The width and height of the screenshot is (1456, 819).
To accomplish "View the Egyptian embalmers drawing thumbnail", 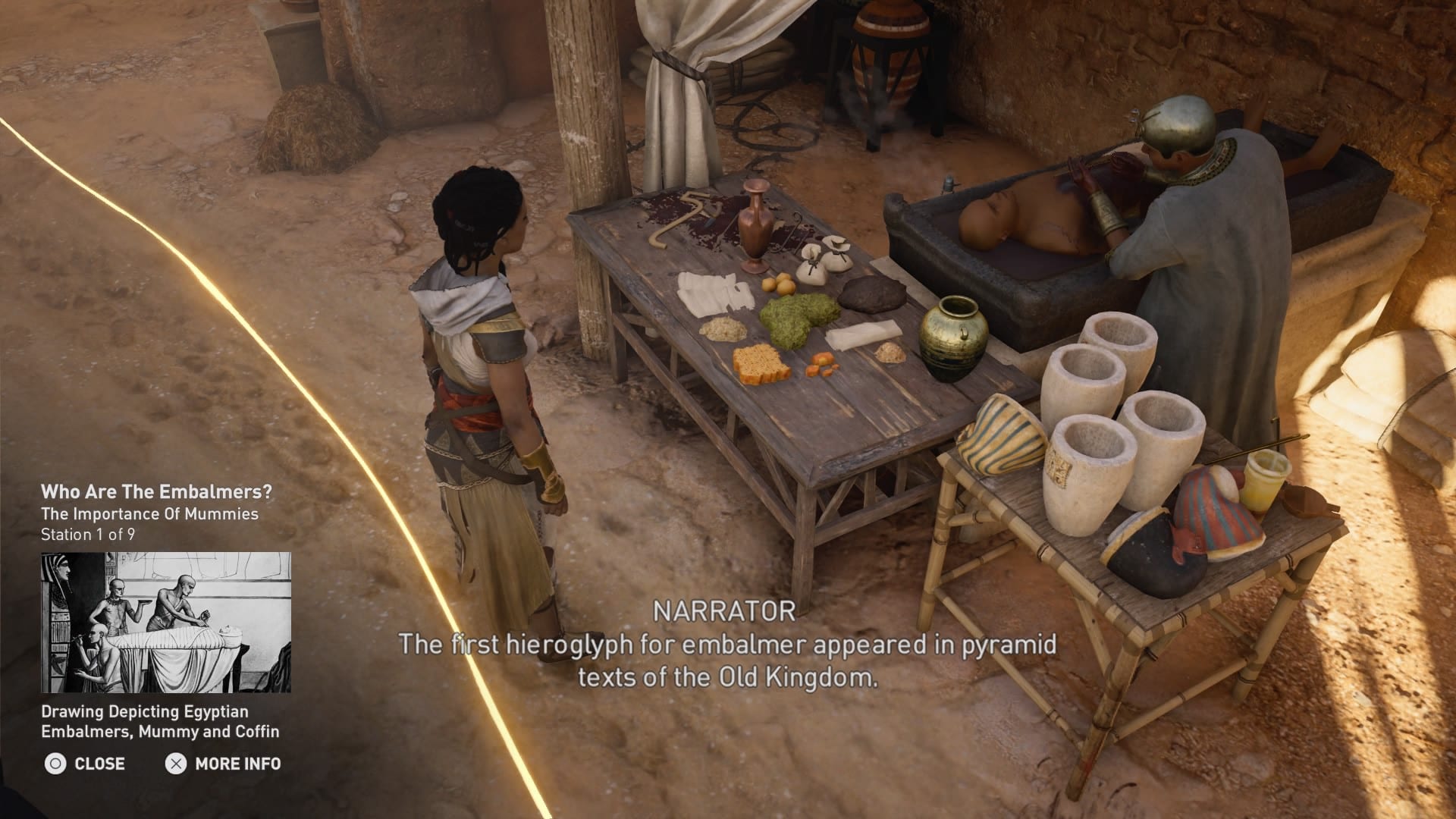I will 166,623.
